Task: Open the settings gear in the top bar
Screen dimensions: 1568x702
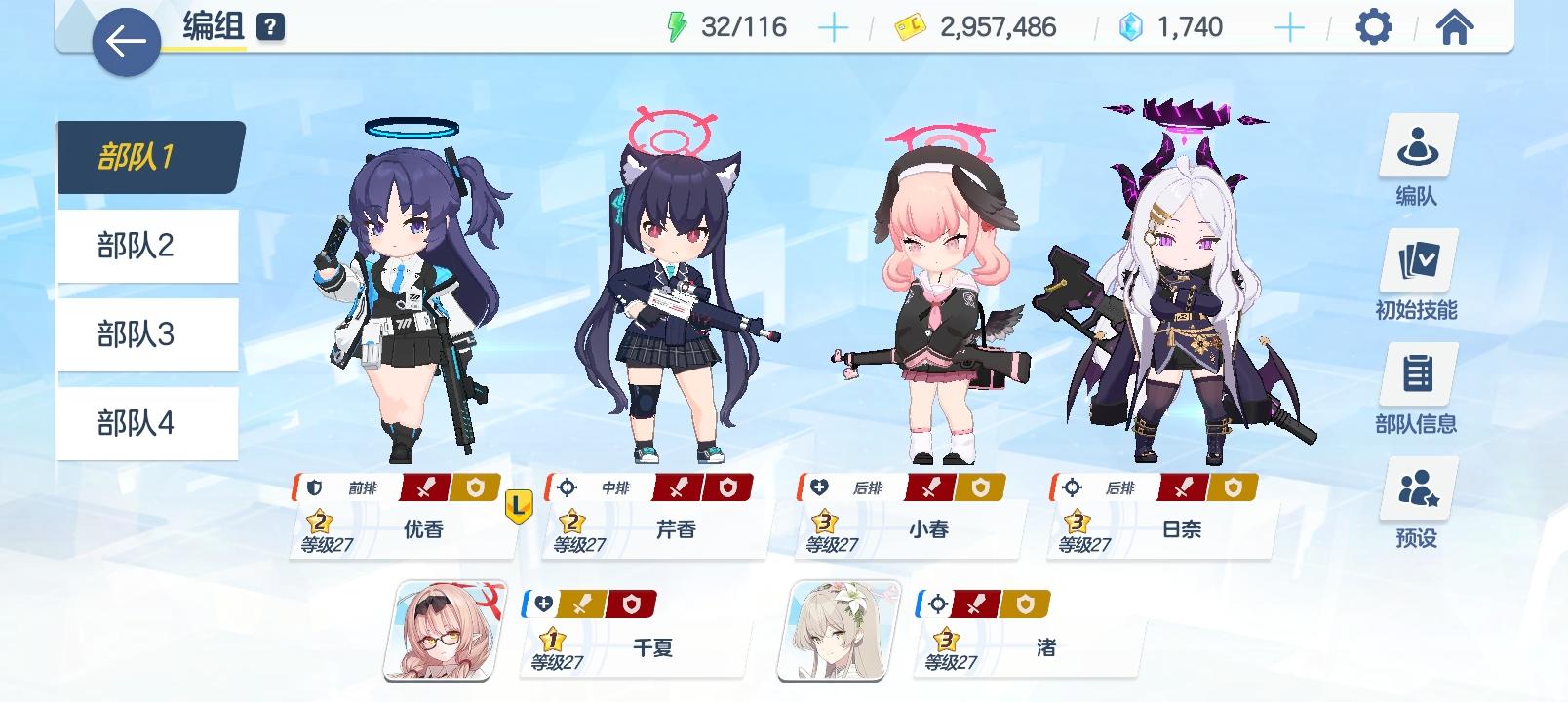Action: point(1375,28)
